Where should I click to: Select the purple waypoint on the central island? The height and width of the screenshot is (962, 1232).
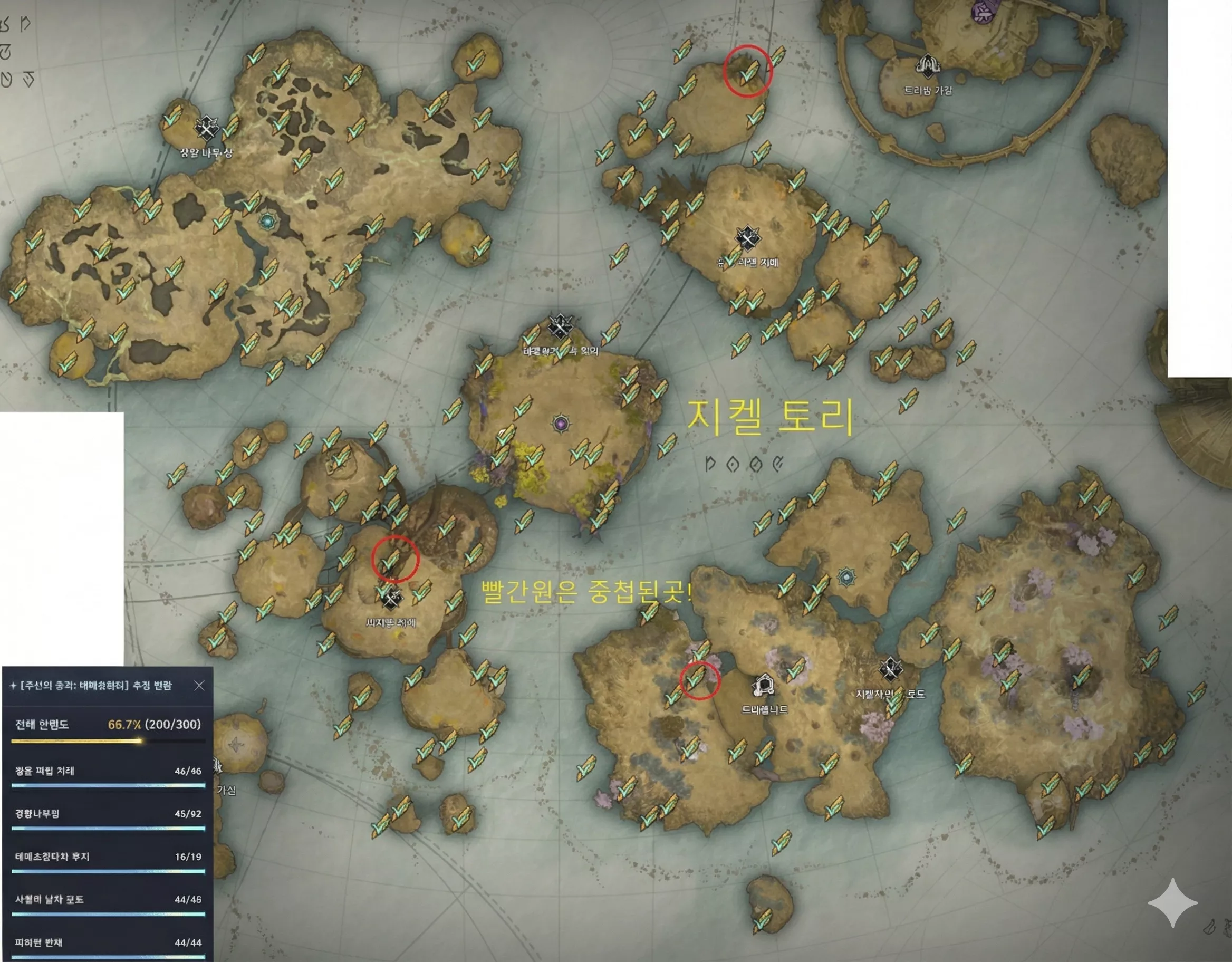tap(561, 423)
